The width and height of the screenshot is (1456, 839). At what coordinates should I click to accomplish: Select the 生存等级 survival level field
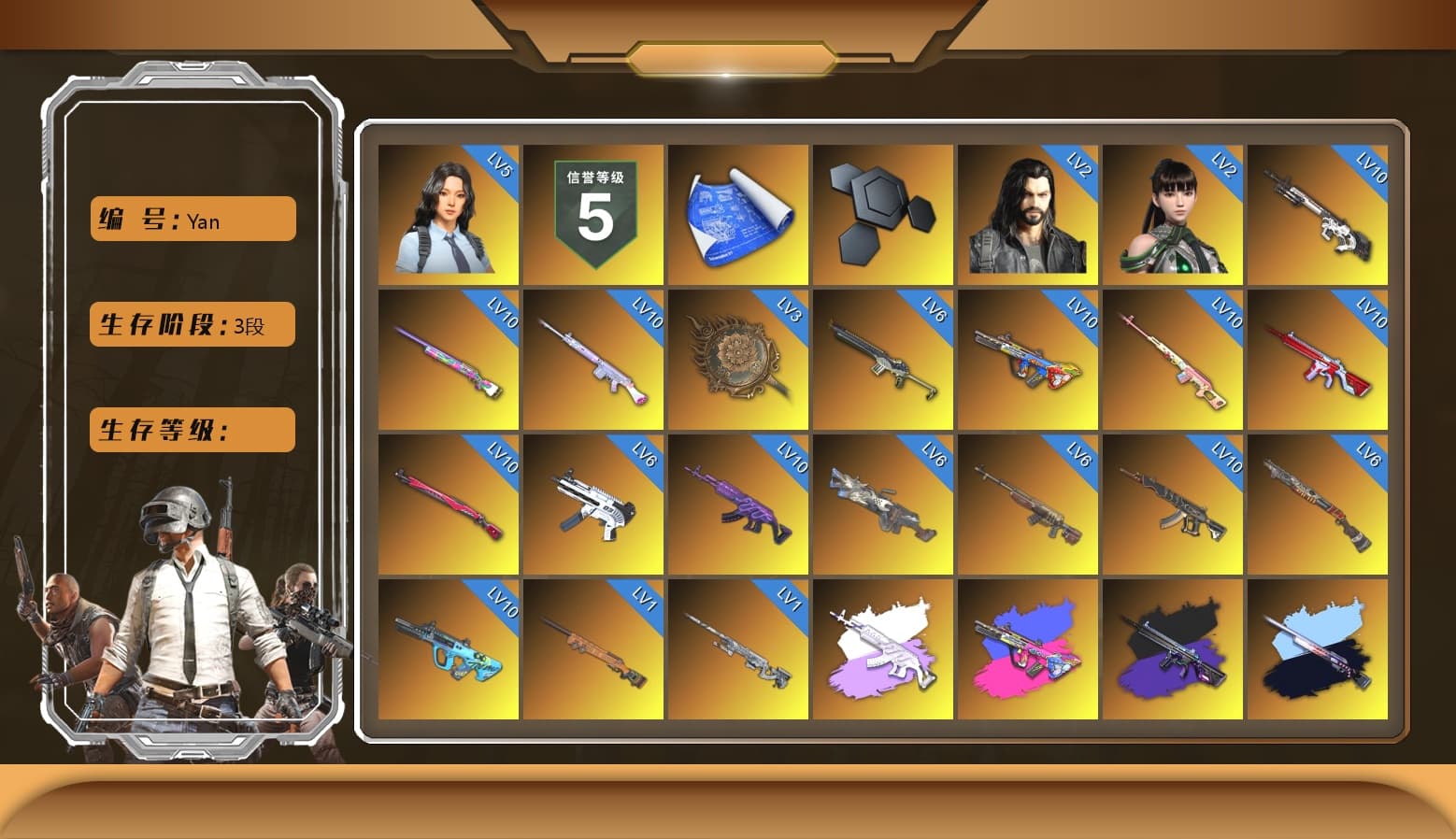coord(191,430)
